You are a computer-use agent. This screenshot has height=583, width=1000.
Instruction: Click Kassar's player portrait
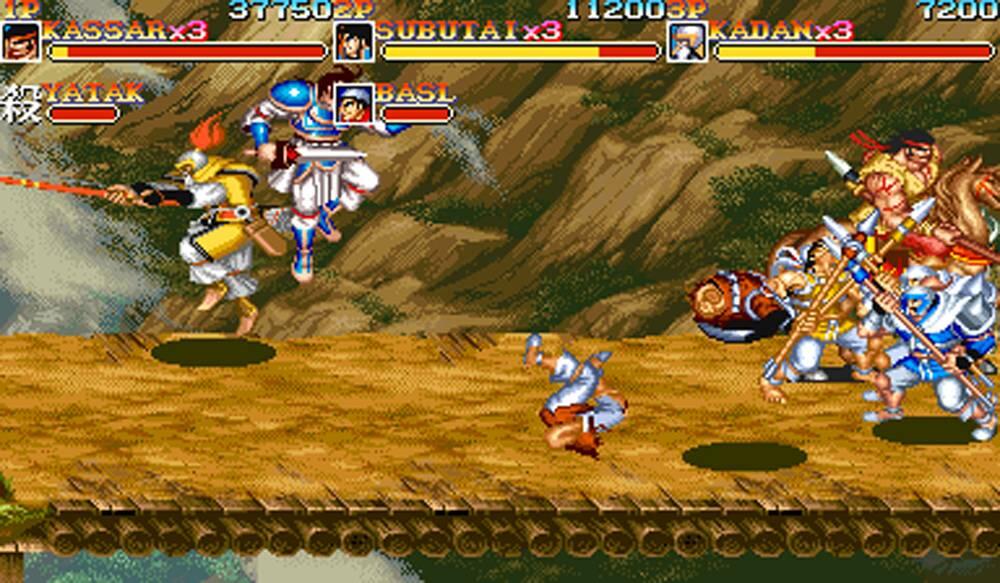pyautogui.click(x=21, y=42)
